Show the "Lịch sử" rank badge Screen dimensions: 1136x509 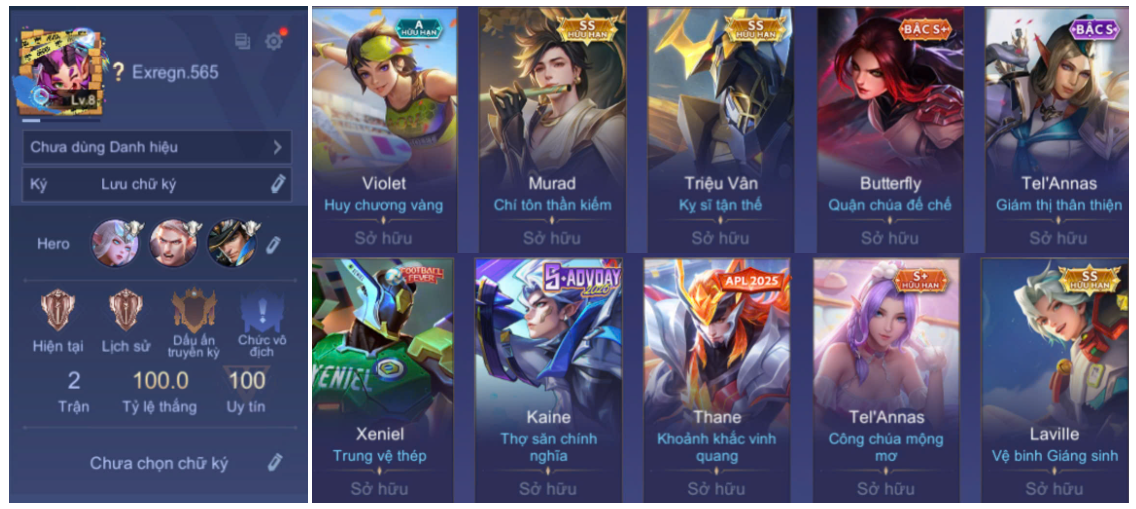point(126,310)
